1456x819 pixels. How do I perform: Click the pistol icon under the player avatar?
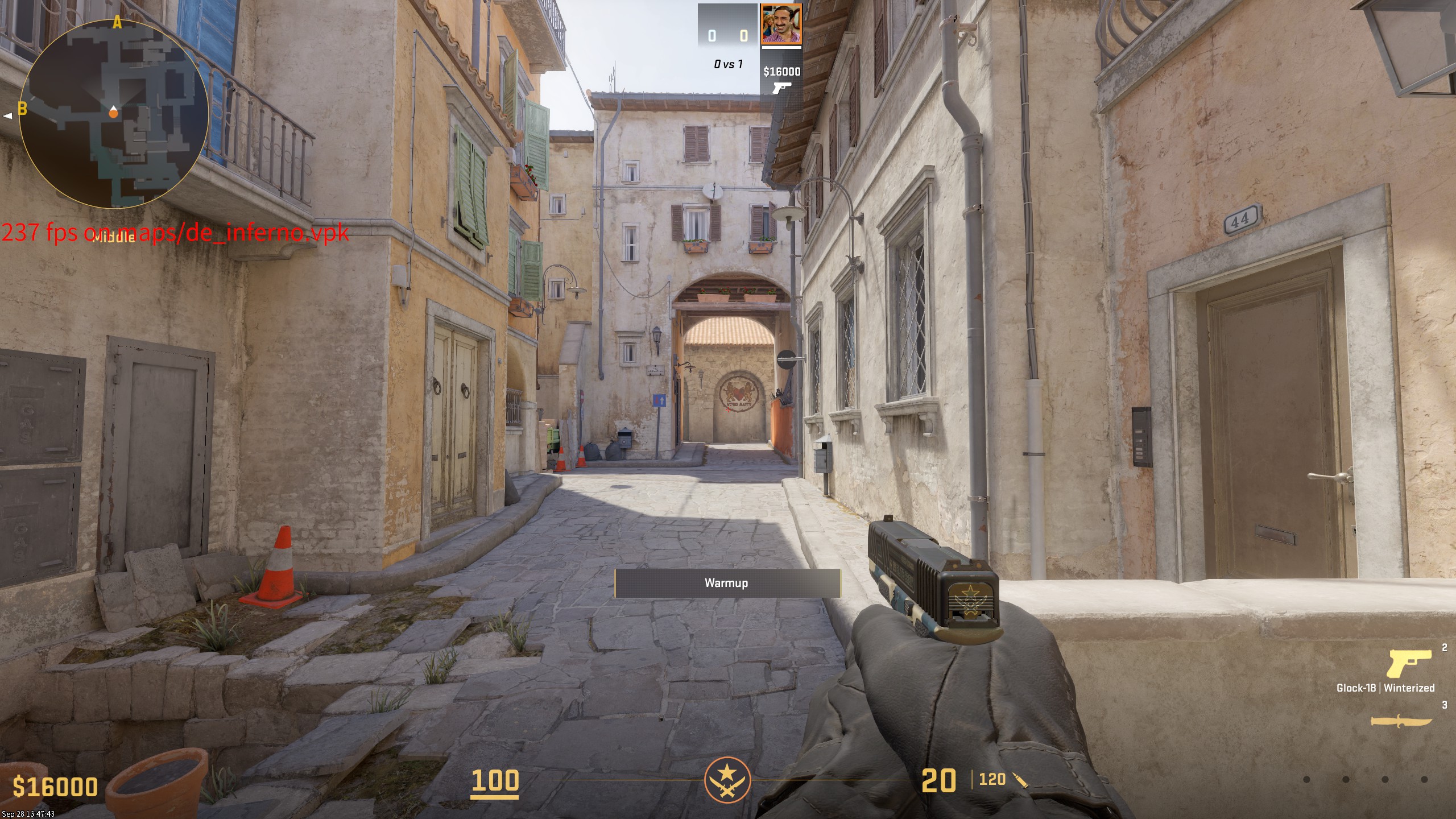click(781, 88)
